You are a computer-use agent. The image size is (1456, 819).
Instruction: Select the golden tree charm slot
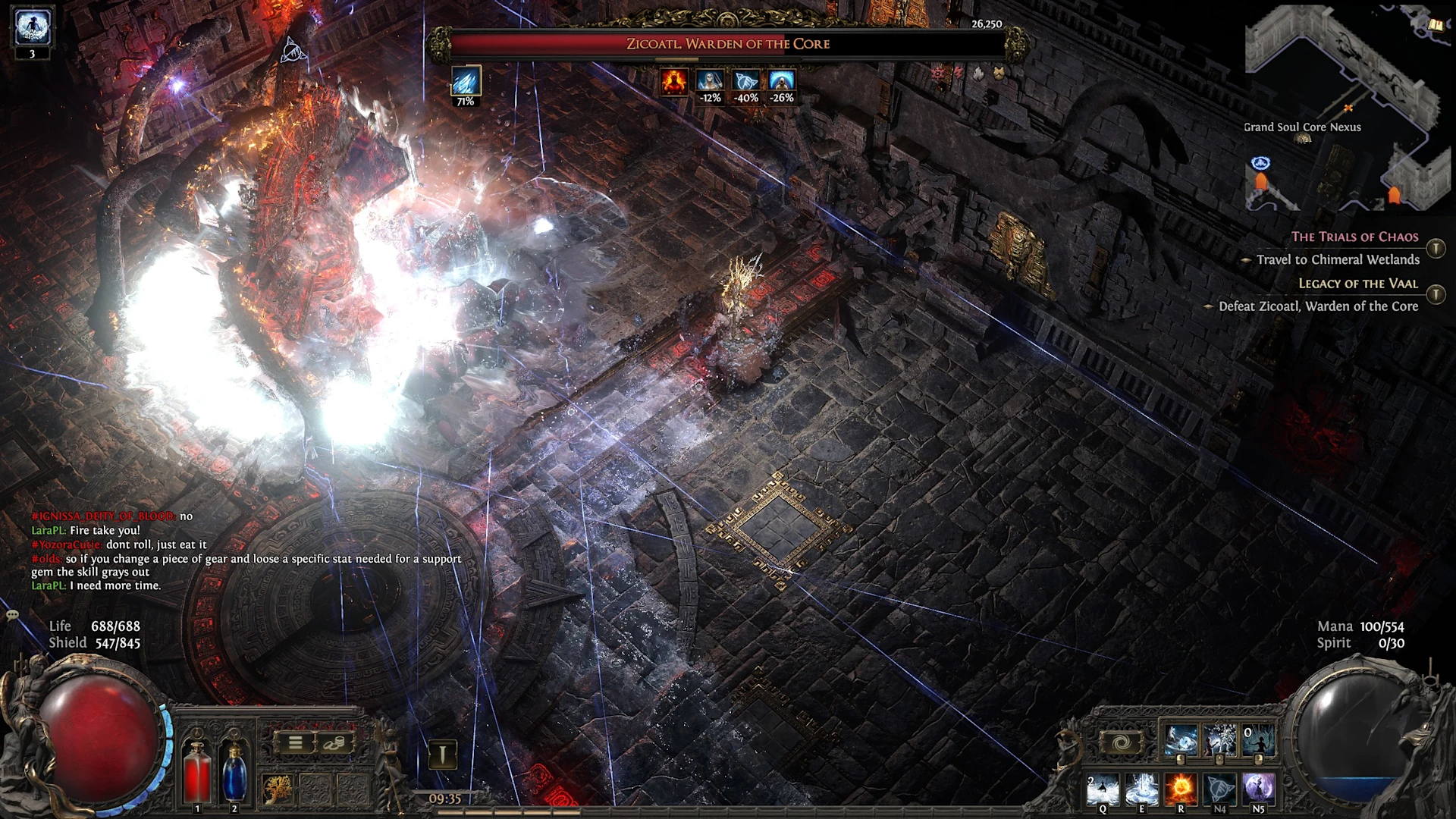pos(277,789)
